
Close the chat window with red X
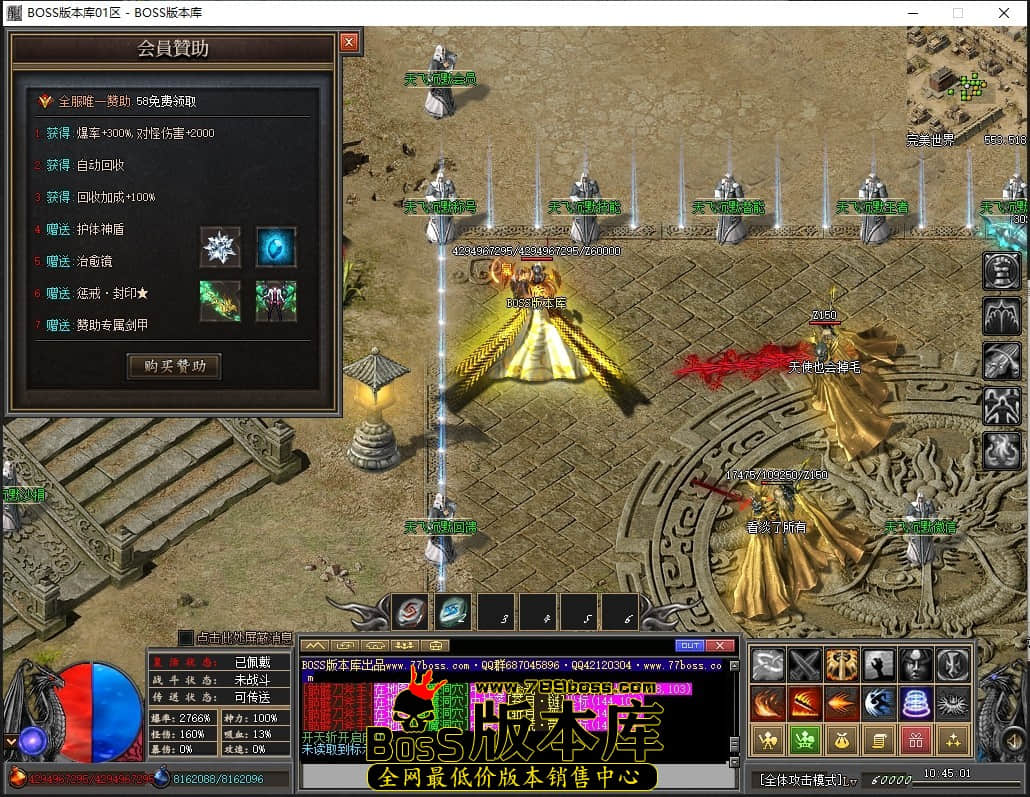click(719, 645)
